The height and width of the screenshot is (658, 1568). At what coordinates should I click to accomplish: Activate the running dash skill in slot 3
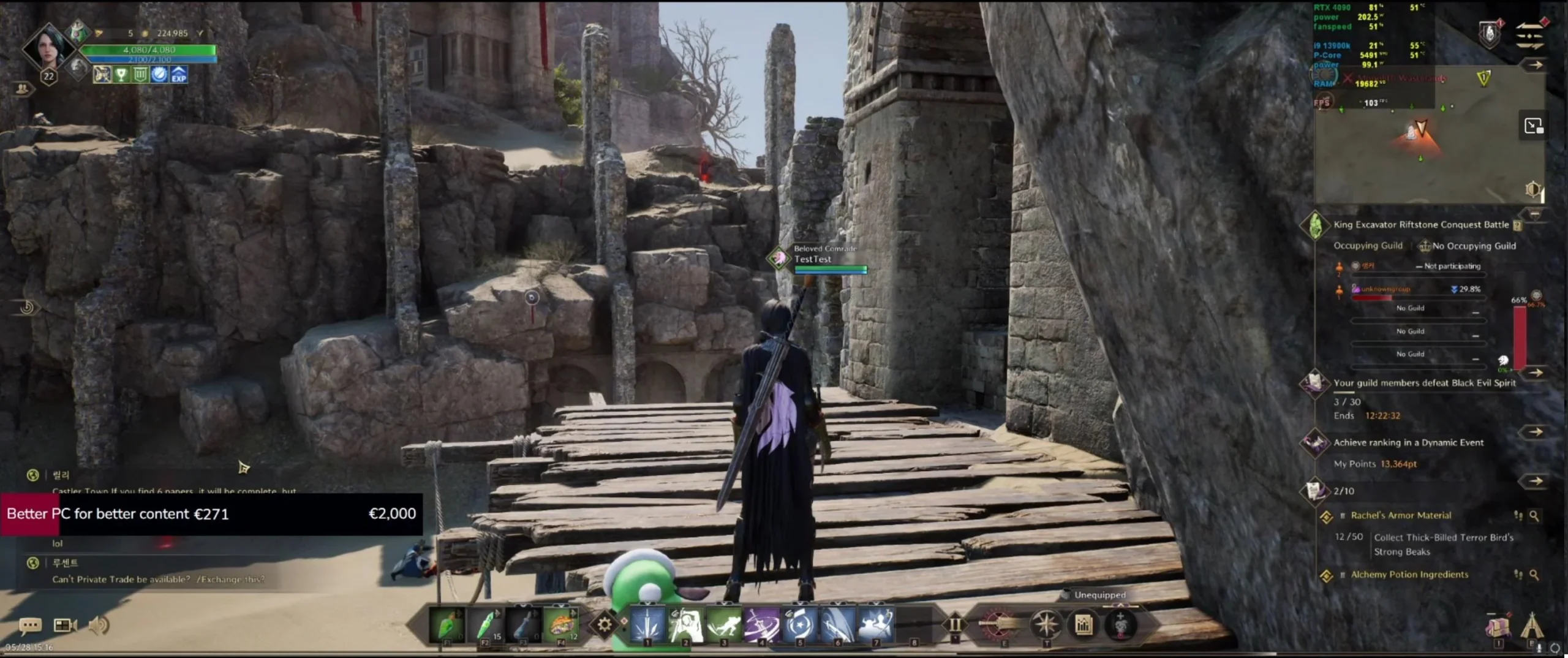coord(723,625)
